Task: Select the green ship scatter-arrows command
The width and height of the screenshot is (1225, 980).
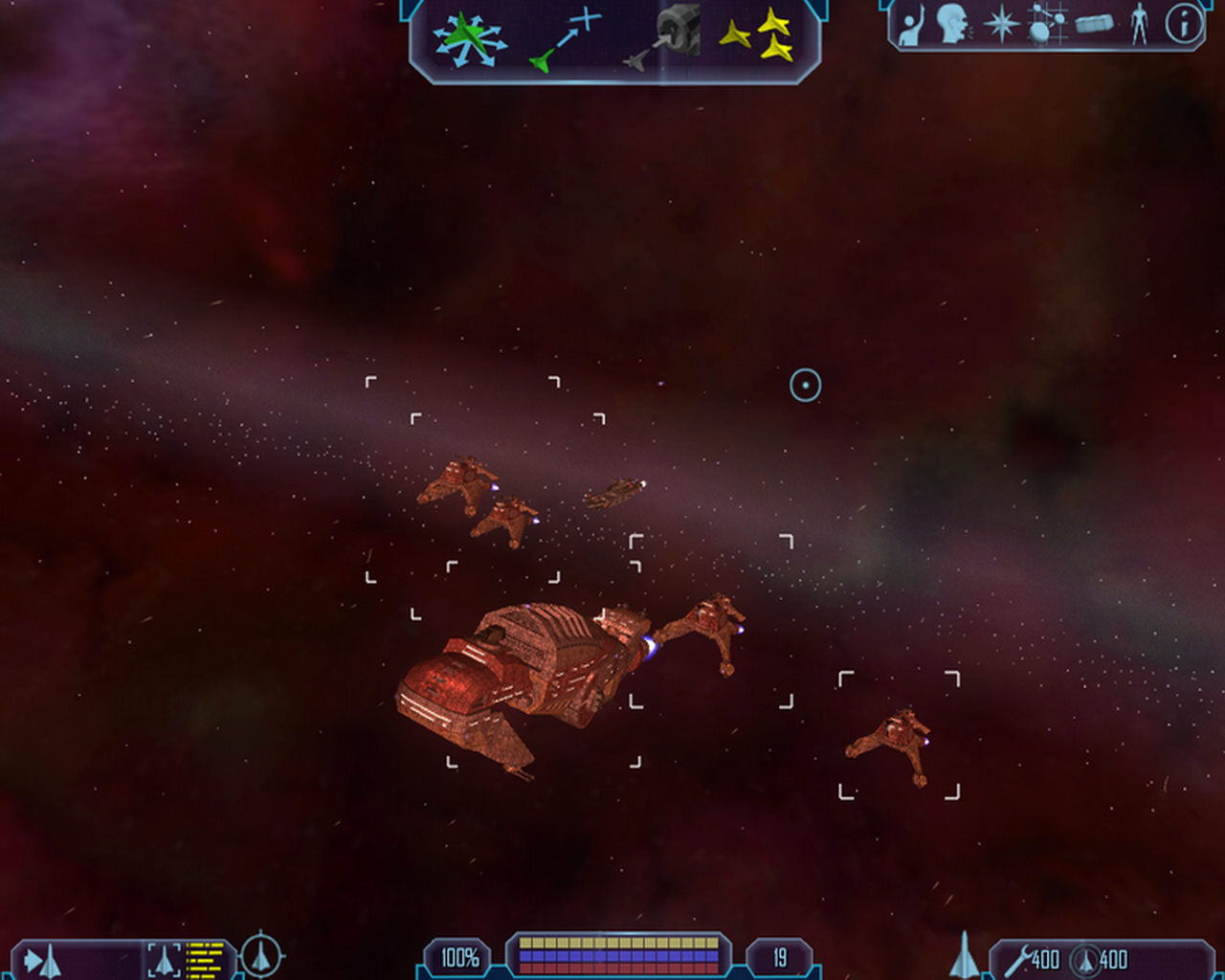Action: (x=468, y=40)
